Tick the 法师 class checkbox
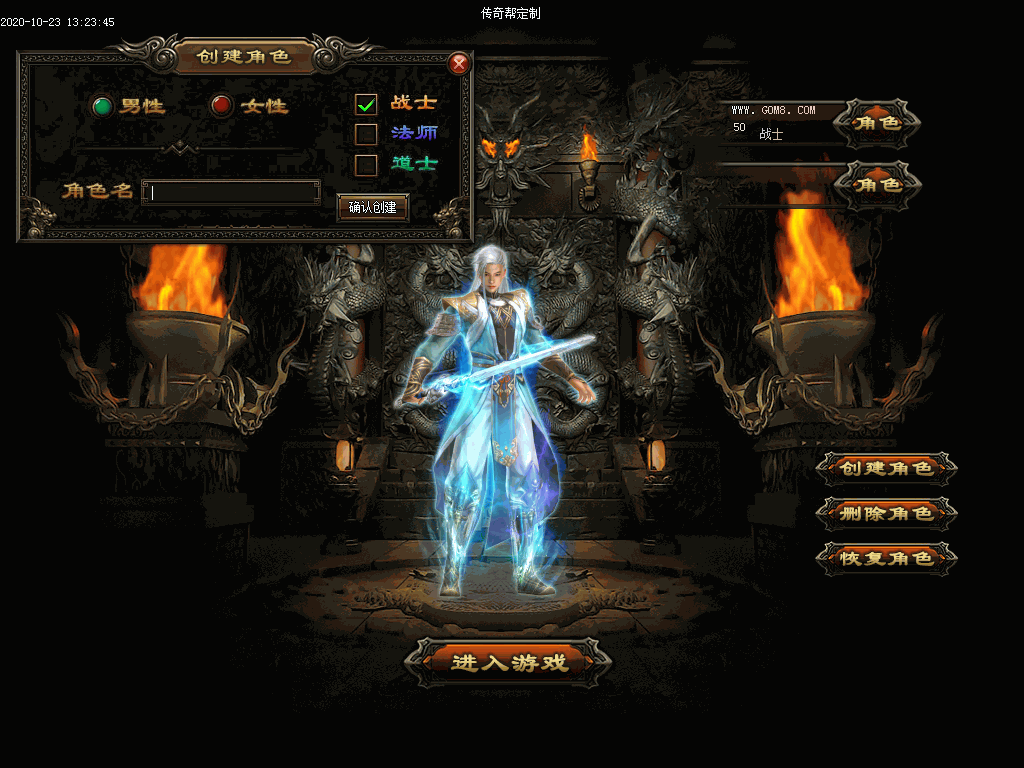 (x=366, y=134)
